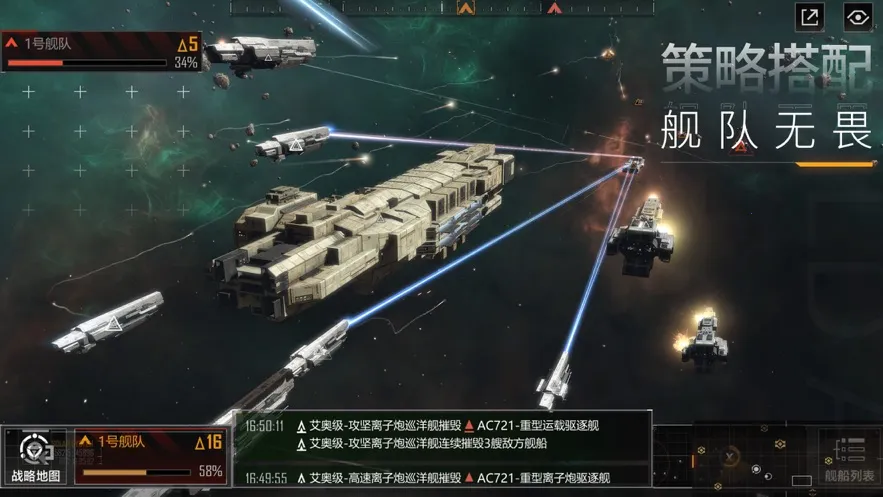
Task: Select the enemy 1号舰队 panel at top
Action: (x=102, y=52)
